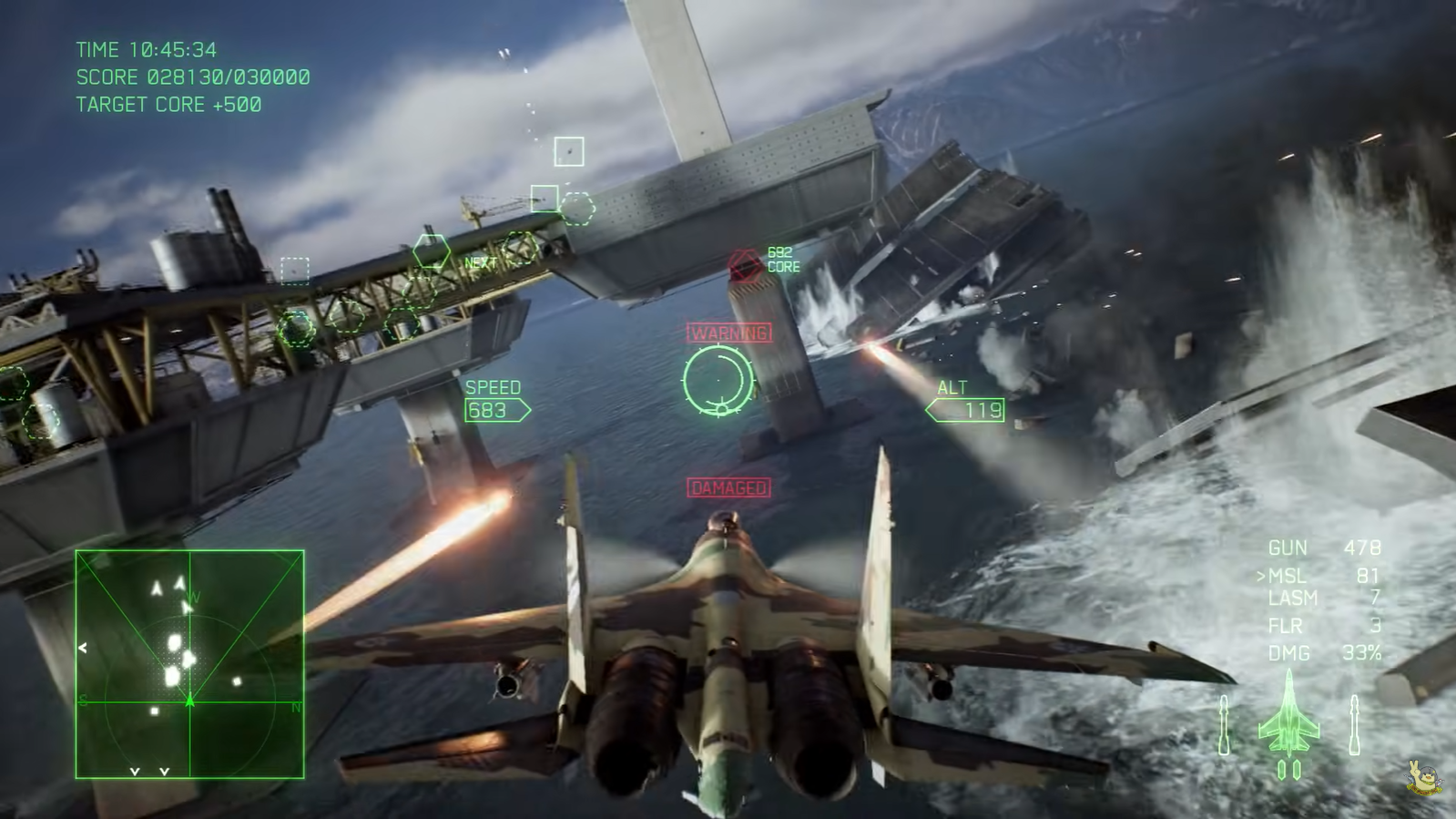Click the aircraft status silhouette icon
Screen dimensions: 1456x819
click(1289, 720)
